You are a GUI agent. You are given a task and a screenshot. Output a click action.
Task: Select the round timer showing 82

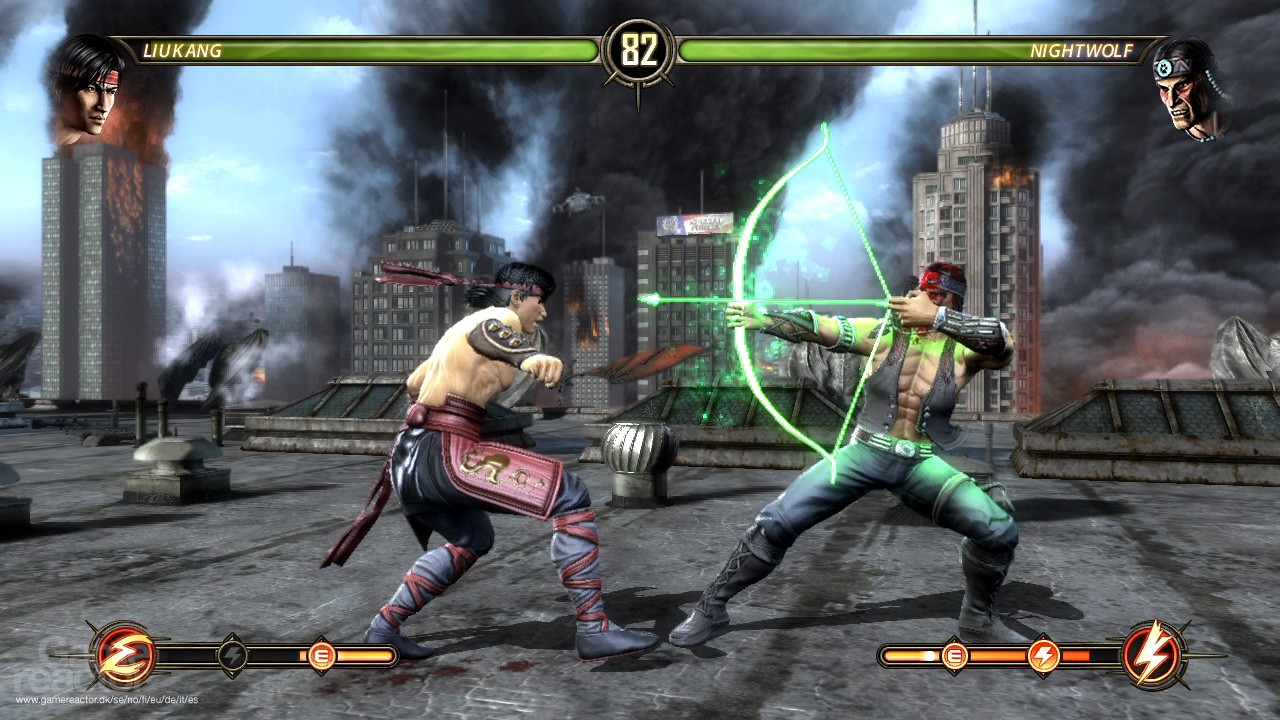pos(640,46)
